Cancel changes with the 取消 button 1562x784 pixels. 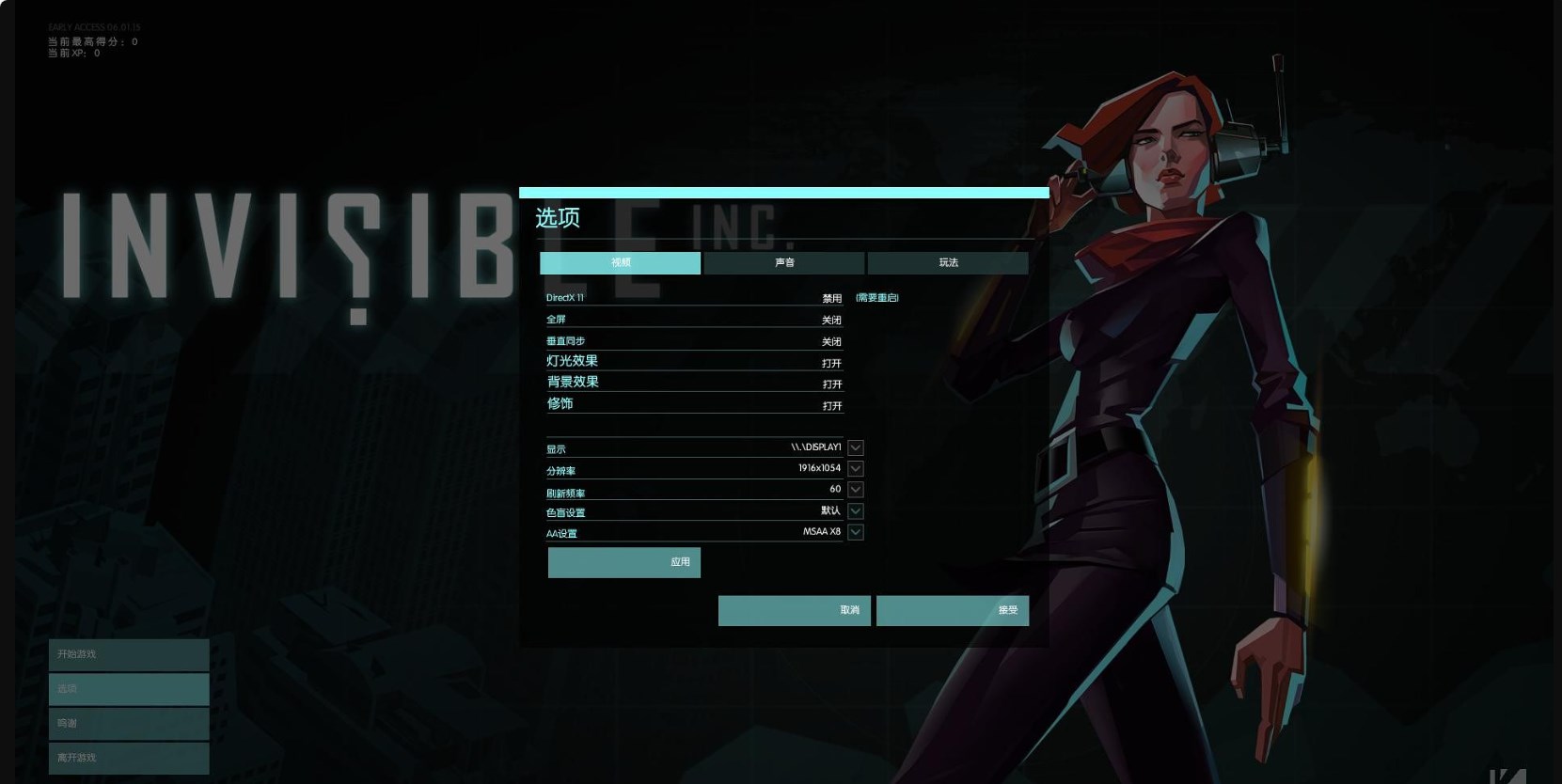tap(794, 610)
